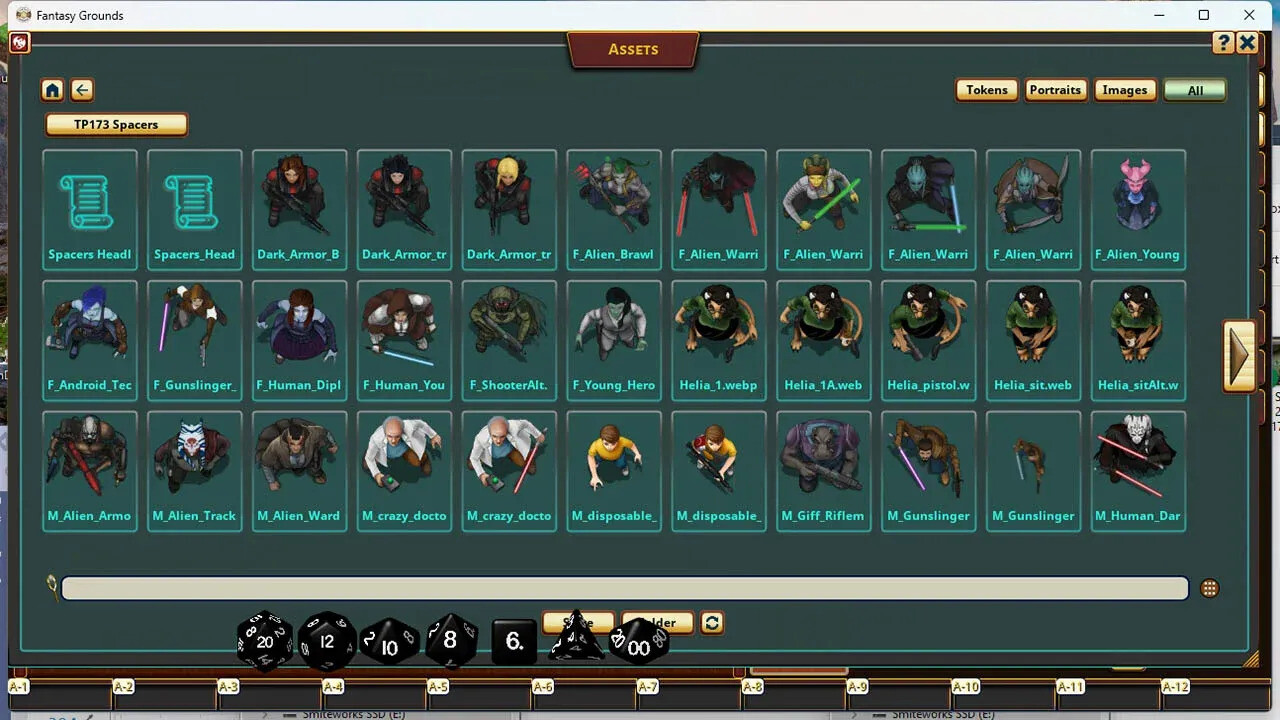Open the grid view options beside the search bar
The width and height of the screenshot is (1280, 720).
[x=1209, y=588]
